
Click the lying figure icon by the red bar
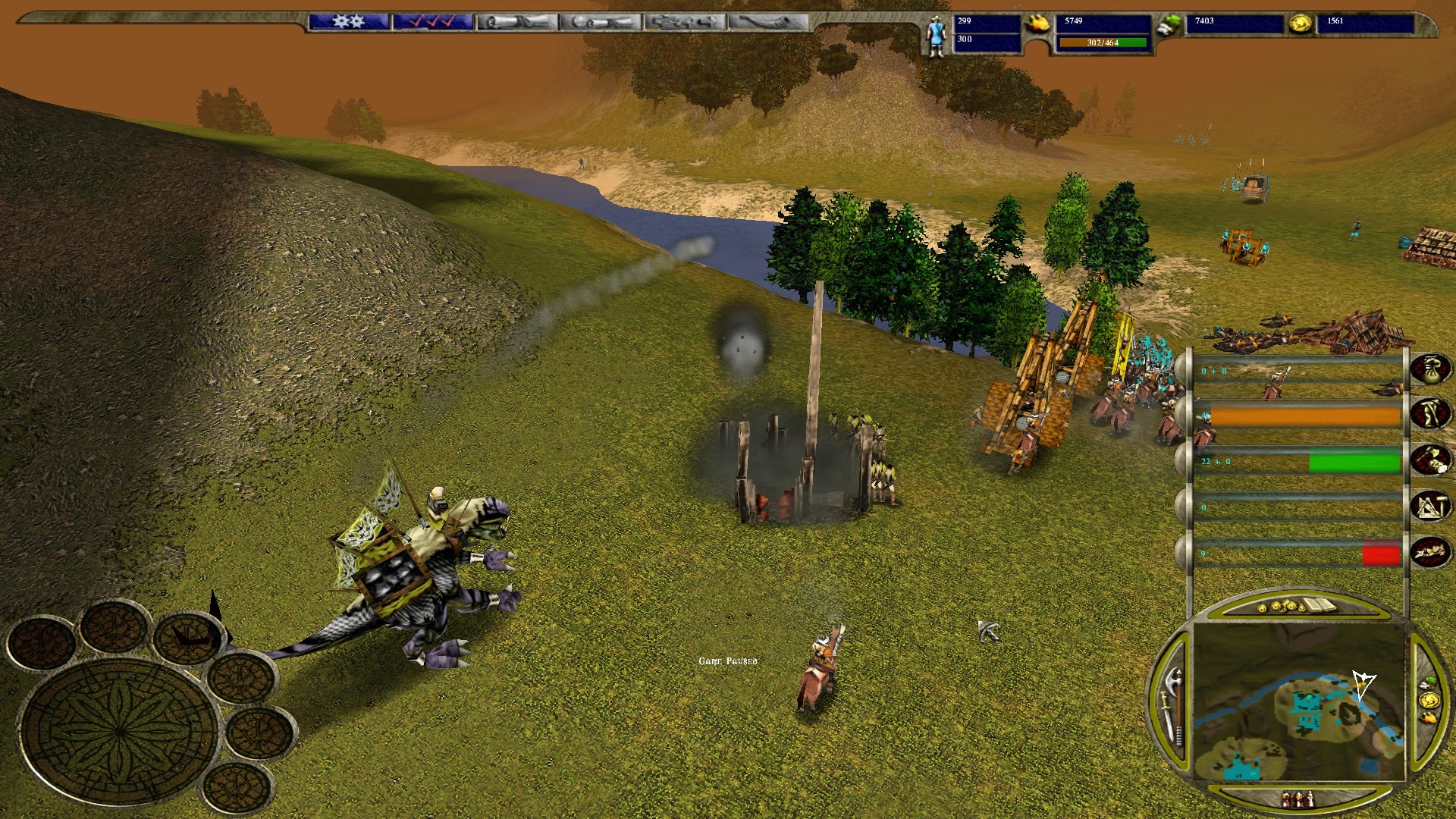pyautogui.click(x=1430, y=551)
